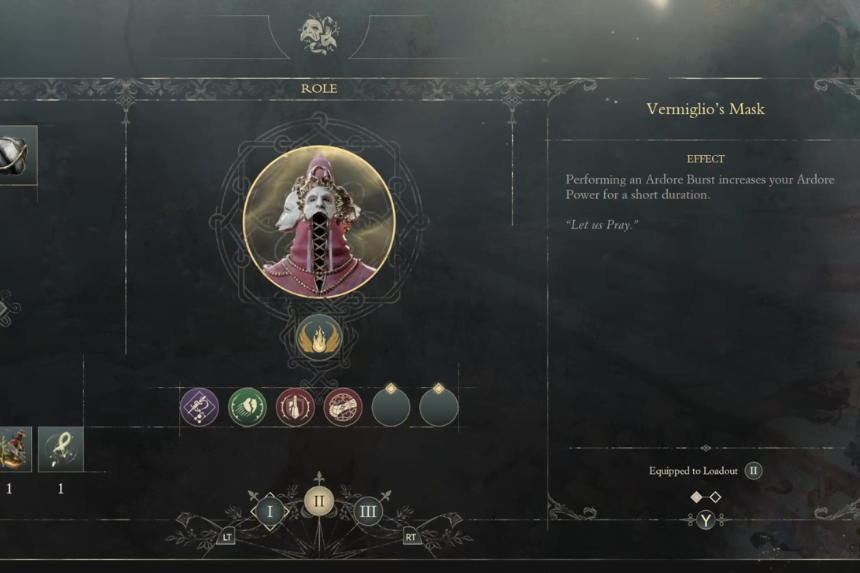The width and height of the screenshot is (860, 573).
Task: Click the emblem at top center
Action: coord(319,34)
